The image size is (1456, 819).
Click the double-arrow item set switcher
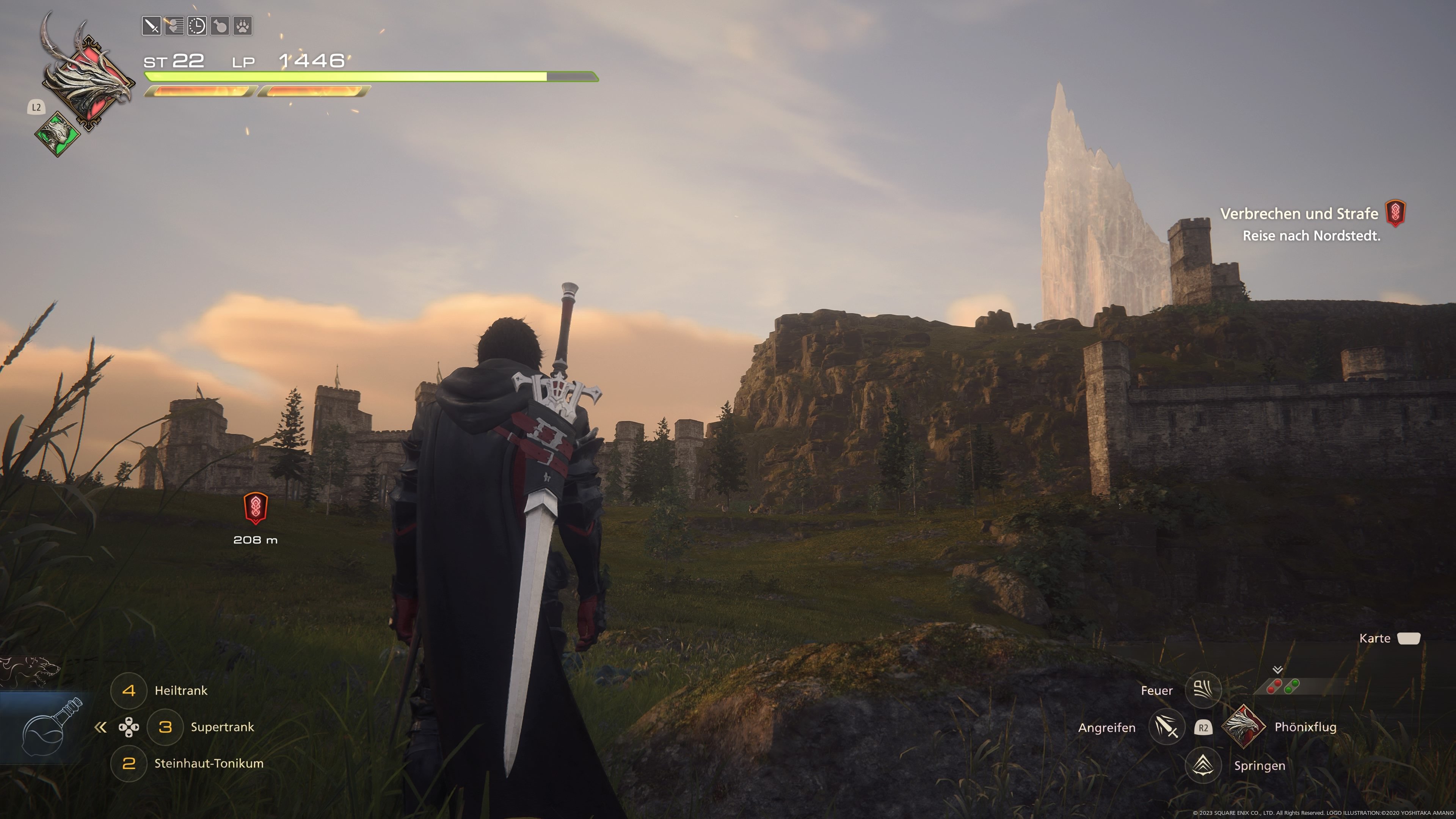[x=100, y=728]
